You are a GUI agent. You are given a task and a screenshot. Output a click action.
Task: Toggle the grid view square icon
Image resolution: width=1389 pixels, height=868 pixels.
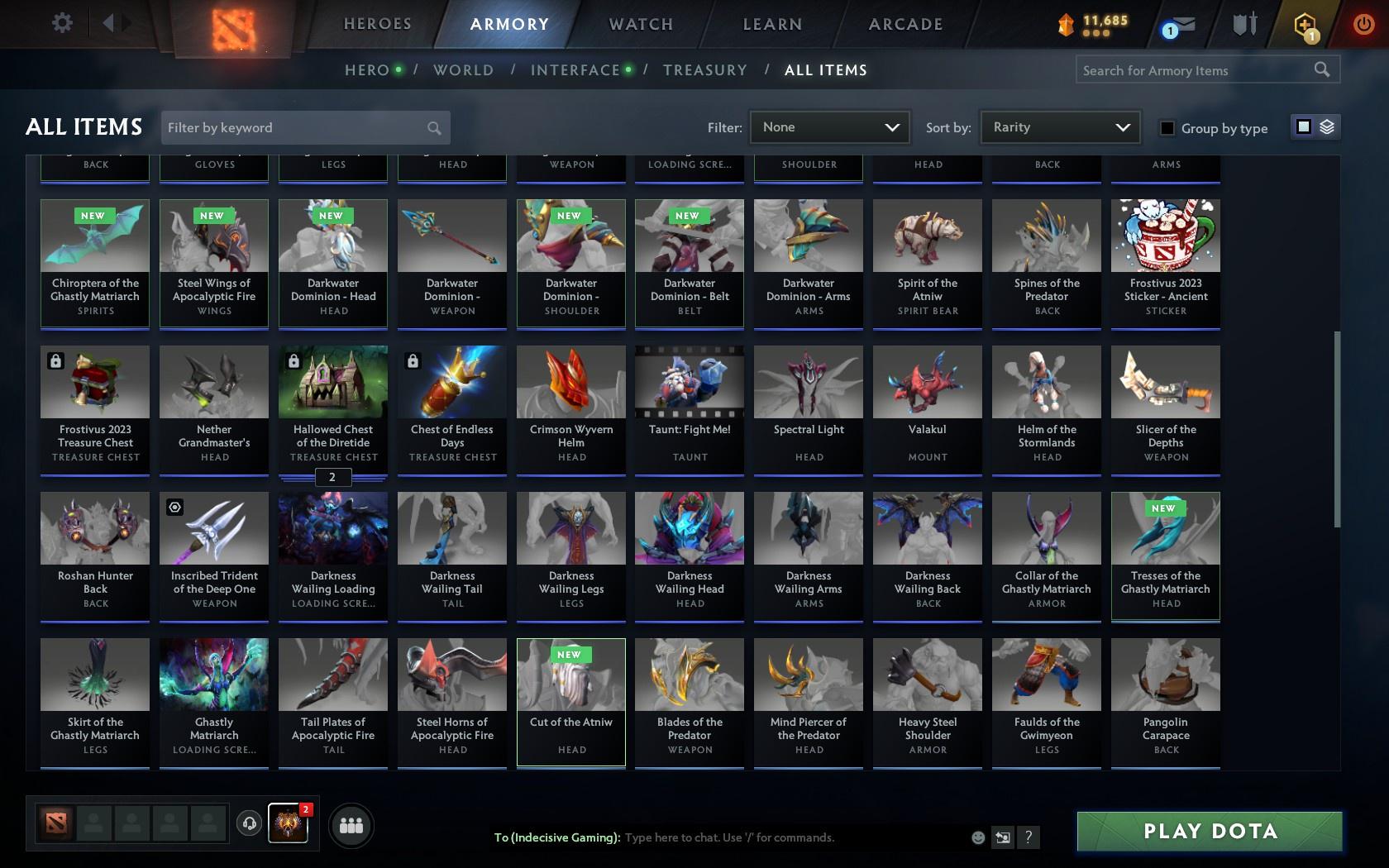[1303, 128]
